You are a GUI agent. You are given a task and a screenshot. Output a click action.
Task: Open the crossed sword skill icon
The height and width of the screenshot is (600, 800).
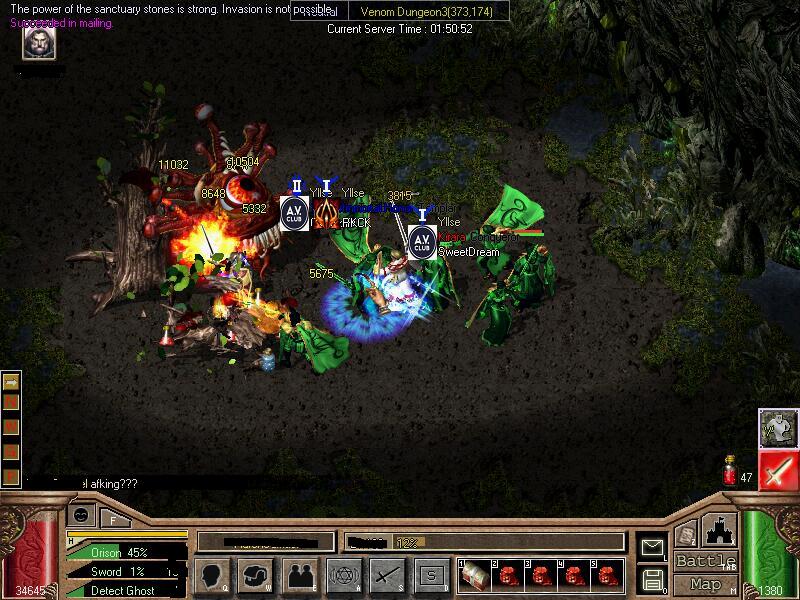click(x=386, y=574)
